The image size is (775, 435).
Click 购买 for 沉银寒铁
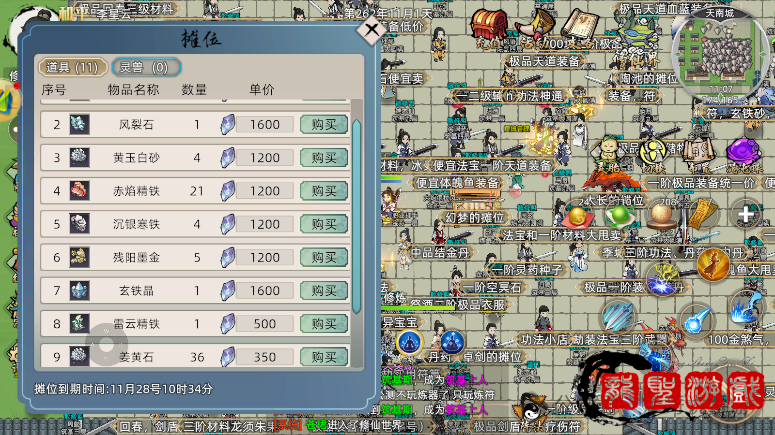pyautogui.click(x=324, y=224)
